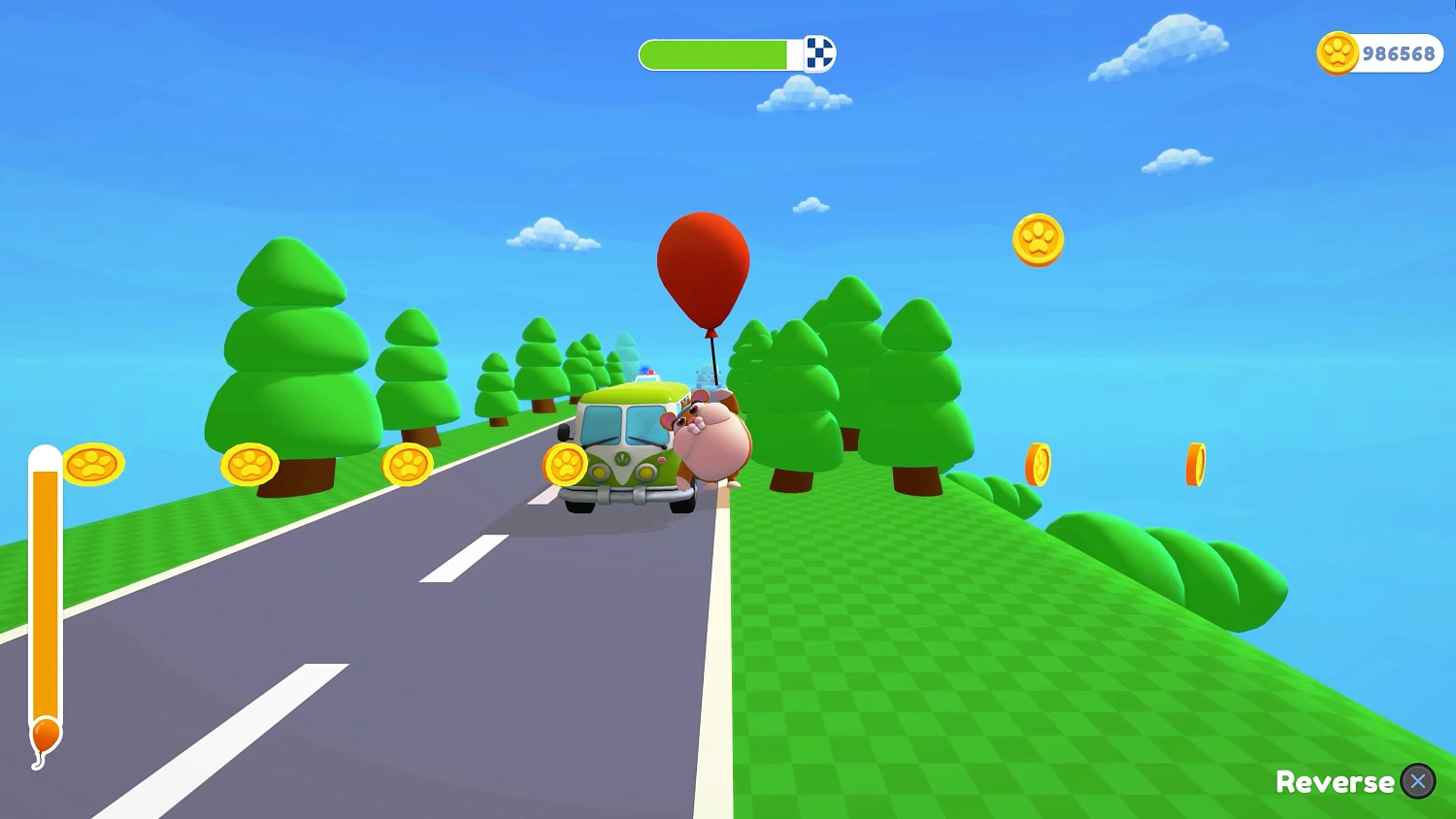Click the balloon icon below the orange meter

[x=44, y=736]
